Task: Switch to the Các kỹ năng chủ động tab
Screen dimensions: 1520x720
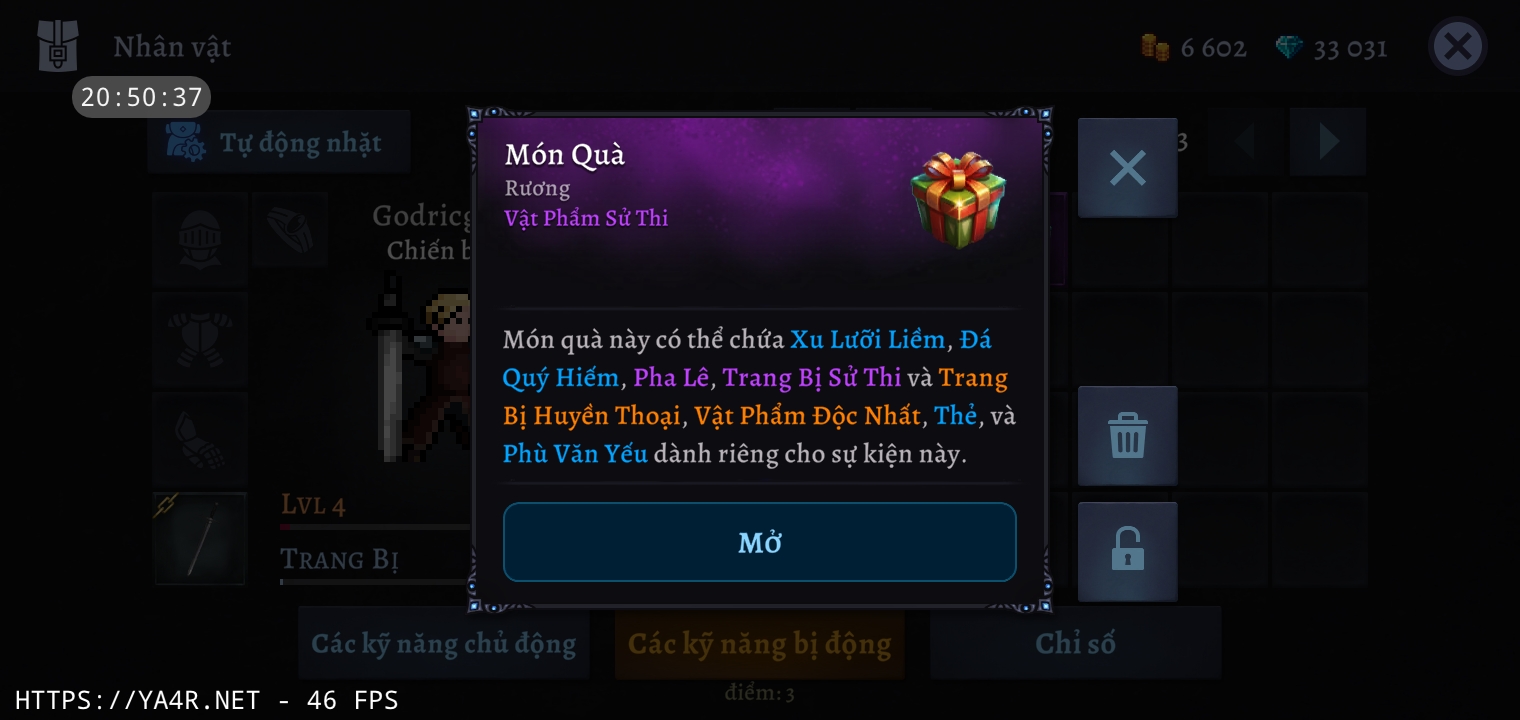Action: [x=443, y=643]
